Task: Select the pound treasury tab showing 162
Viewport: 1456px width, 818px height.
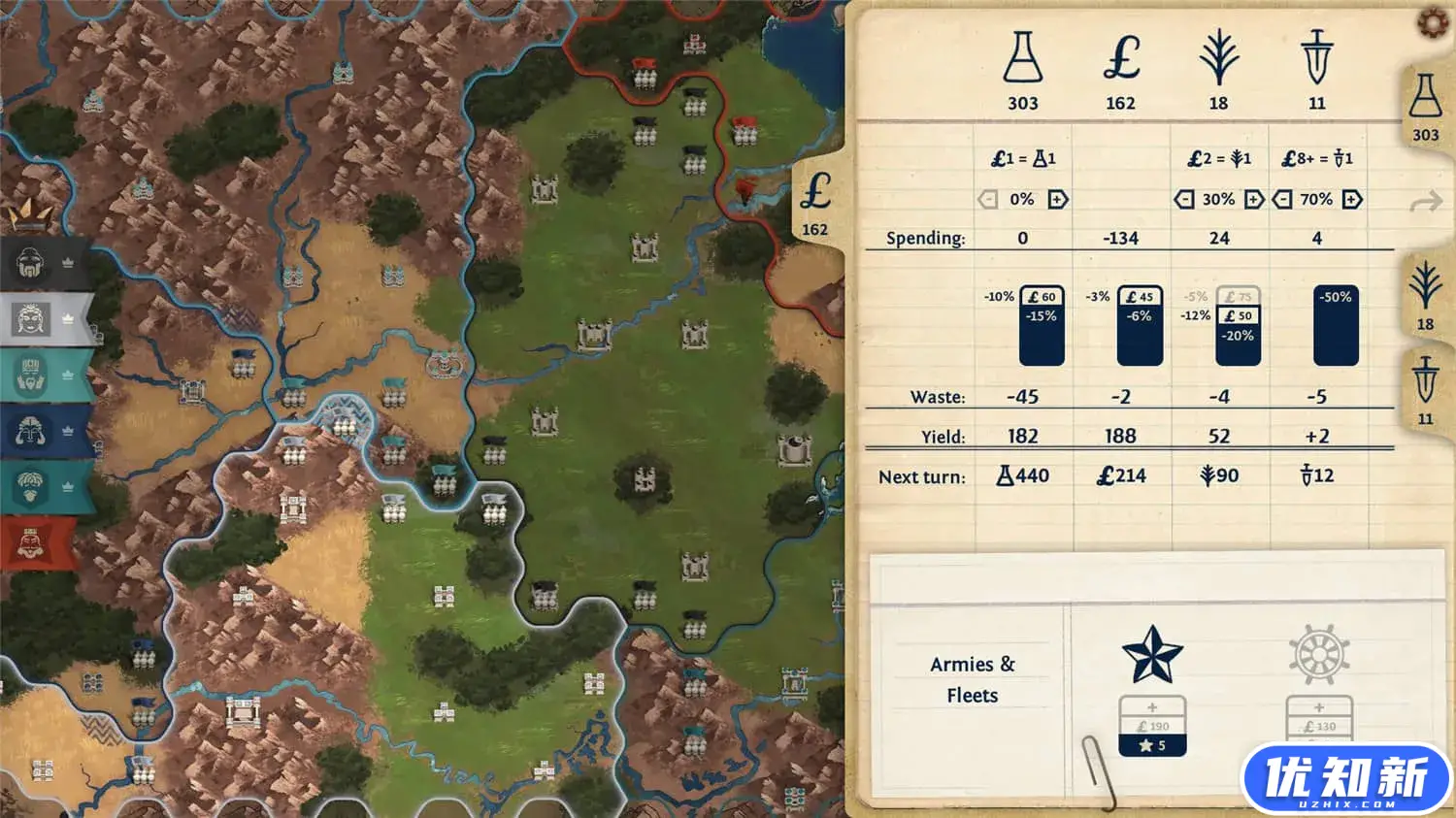Action: (x=815, y=202)
